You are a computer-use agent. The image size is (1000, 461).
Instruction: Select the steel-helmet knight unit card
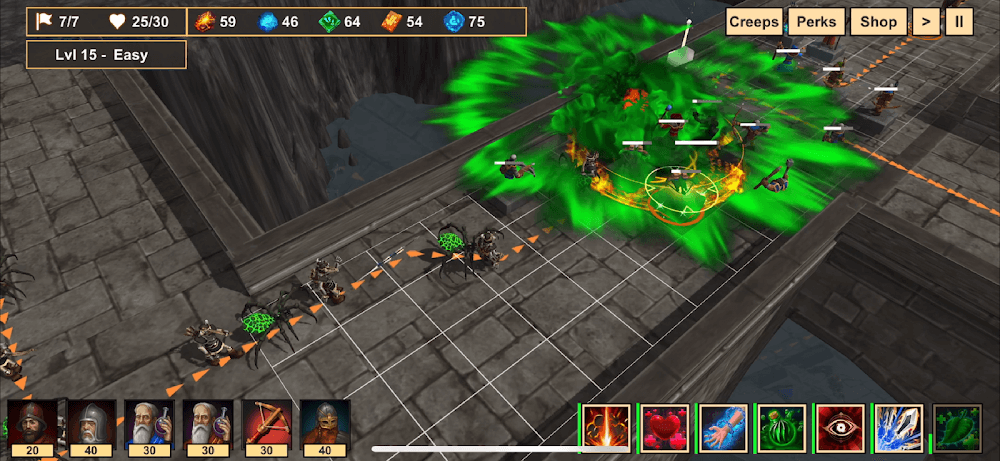click(x=92, y=426)
